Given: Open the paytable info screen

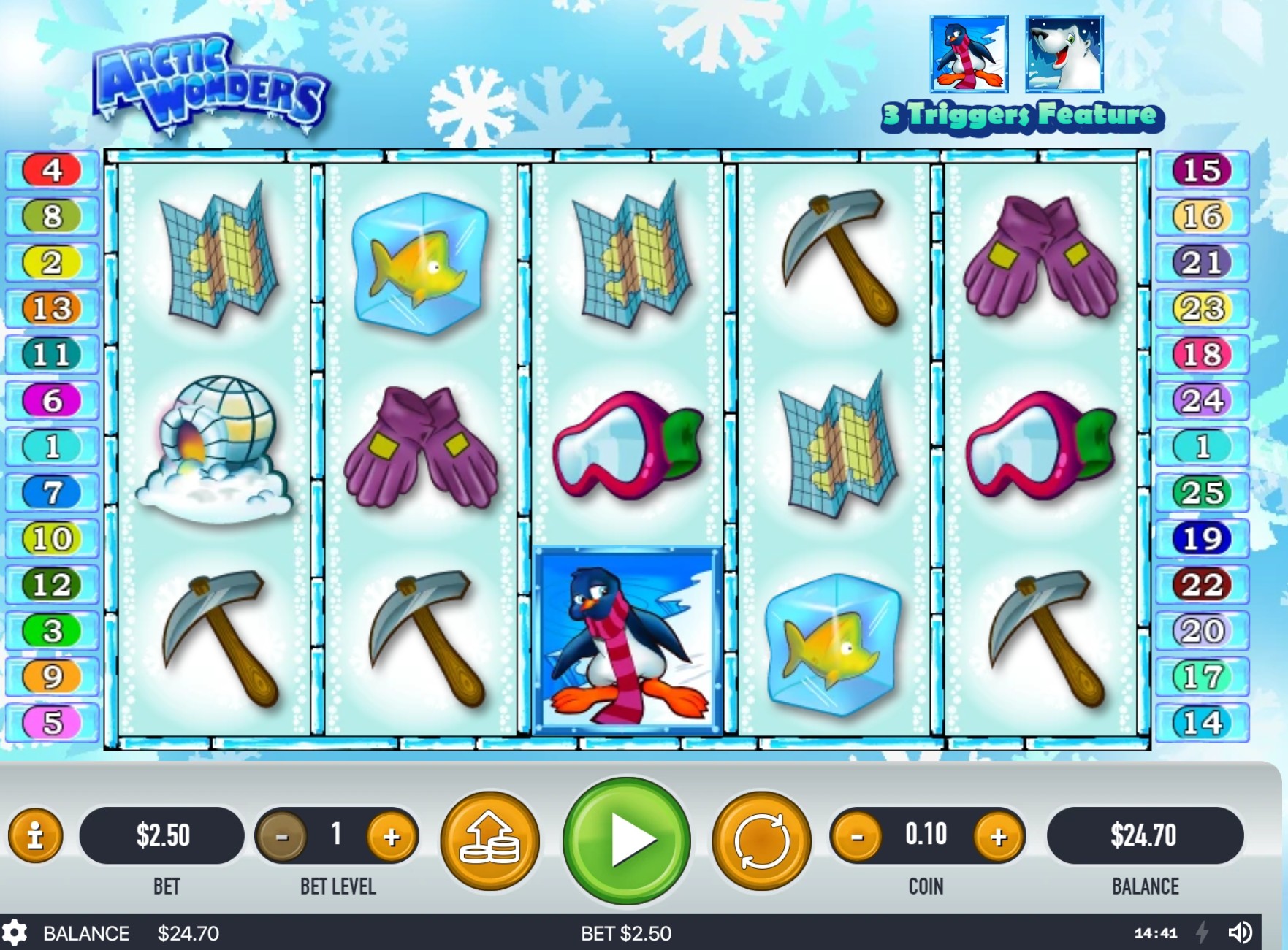Looking at the screenshot, I should (x=36, y=838).
